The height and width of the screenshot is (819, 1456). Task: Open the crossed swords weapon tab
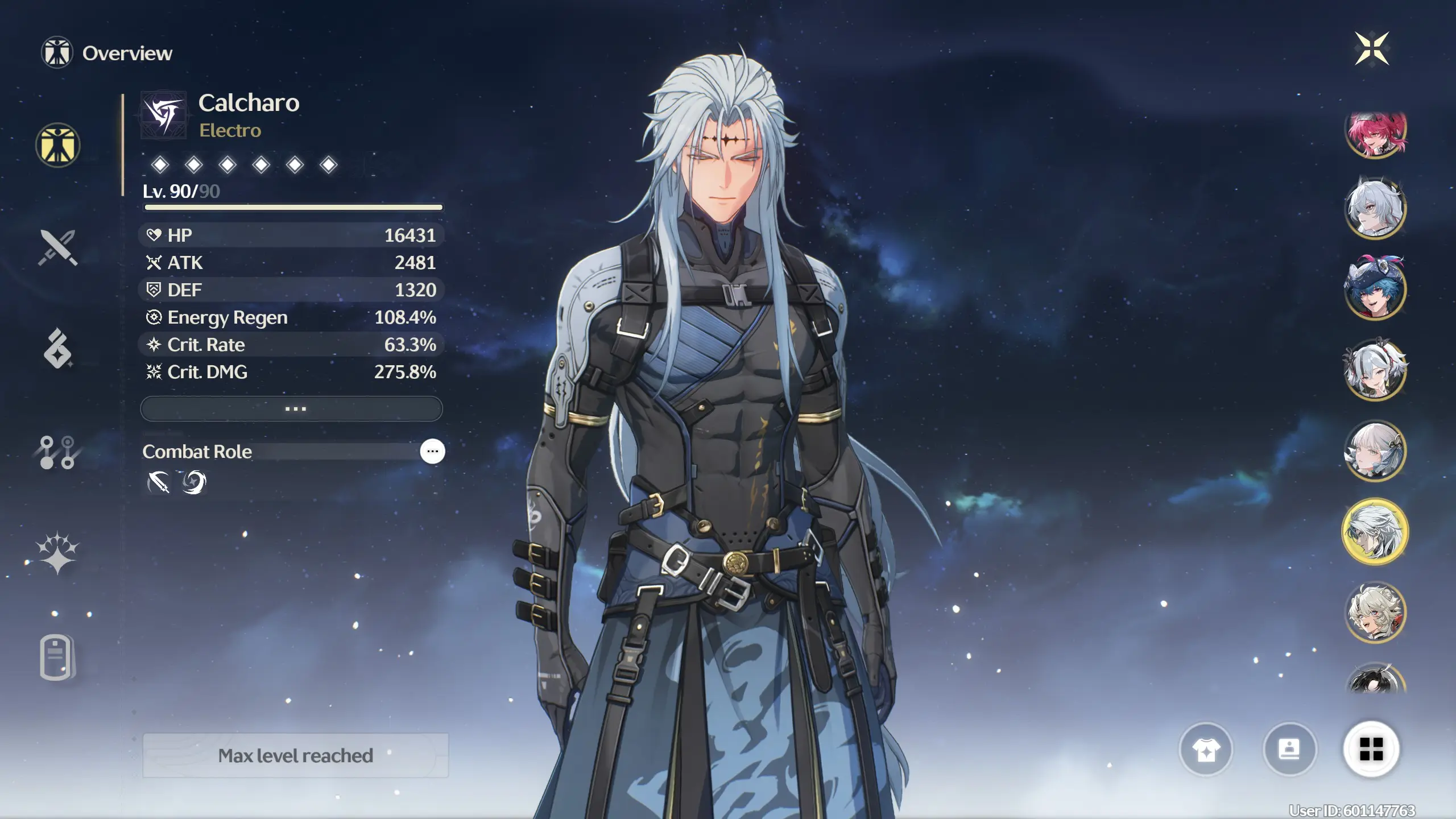(x=57, y=248)
